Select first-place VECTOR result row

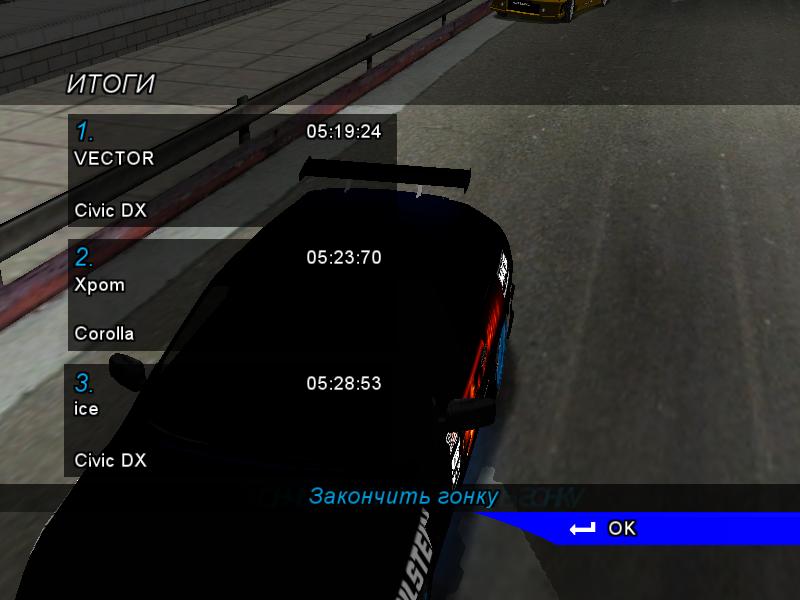(x=232, y=170)
